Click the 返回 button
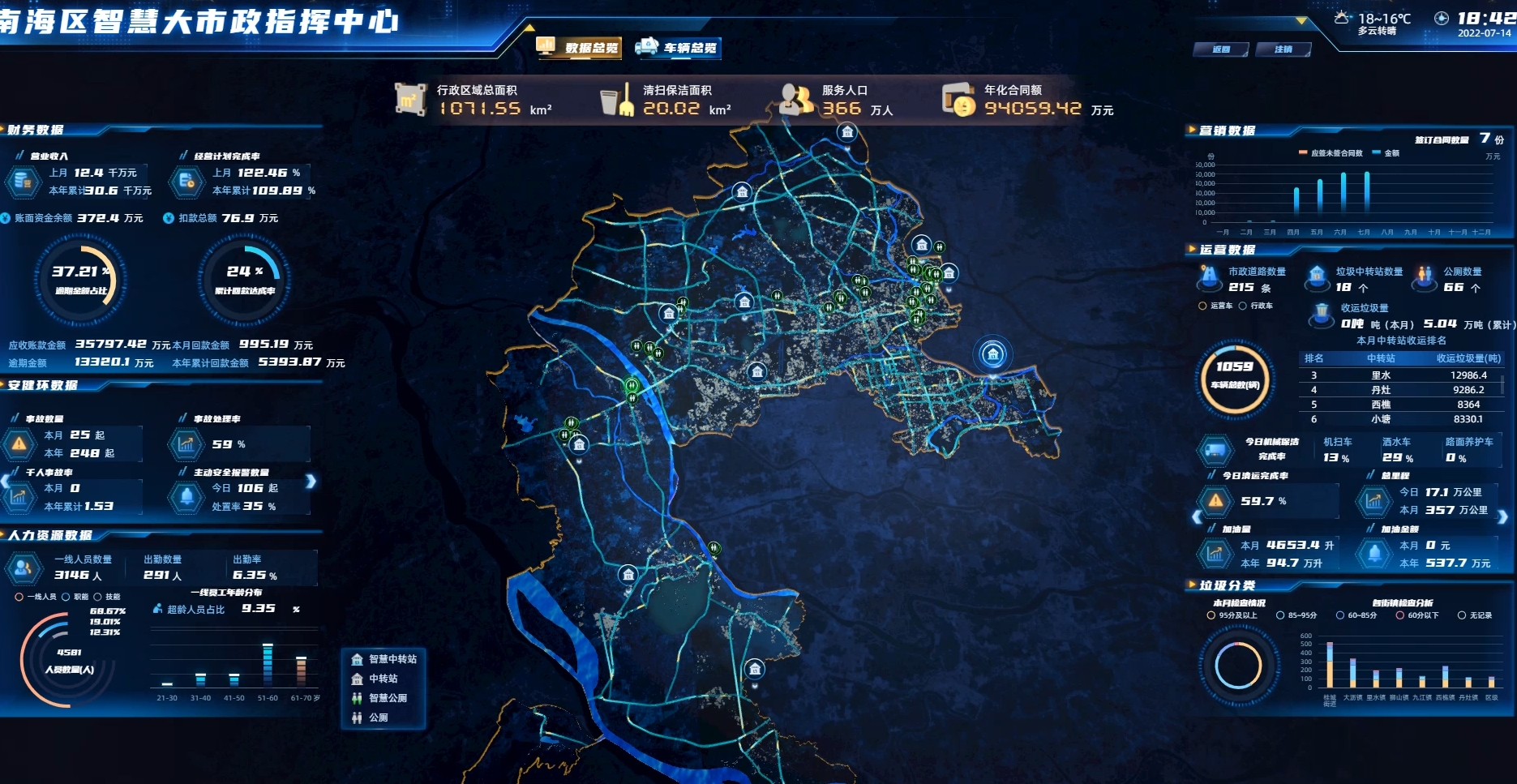Screen dimensions: 1517x784 1220,49
